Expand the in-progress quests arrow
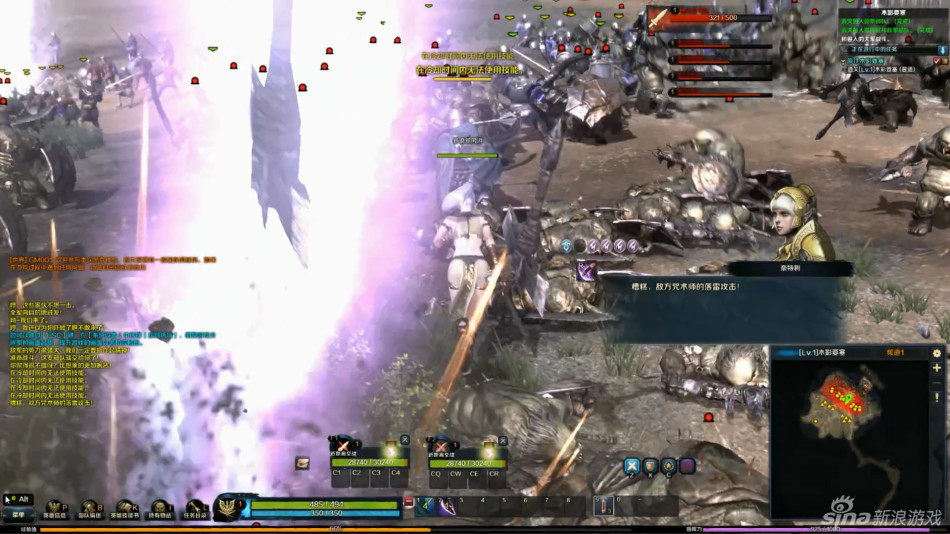Image resolution: width=950 pixels, height=534 pixels. coord(938,48)
